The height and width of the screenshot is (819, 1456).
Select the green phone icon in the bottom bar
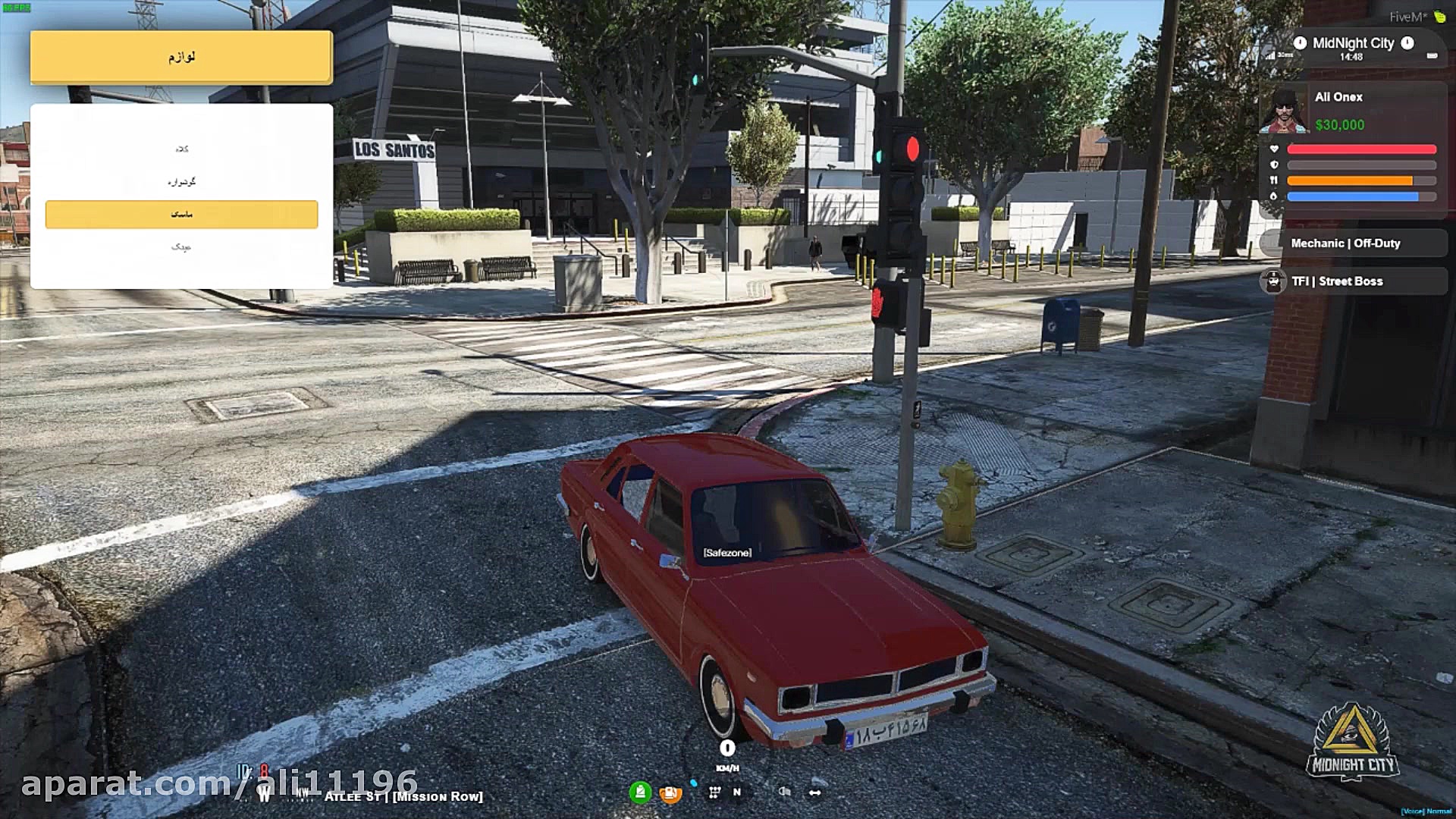pyautogui.click(x=641, y=793)
